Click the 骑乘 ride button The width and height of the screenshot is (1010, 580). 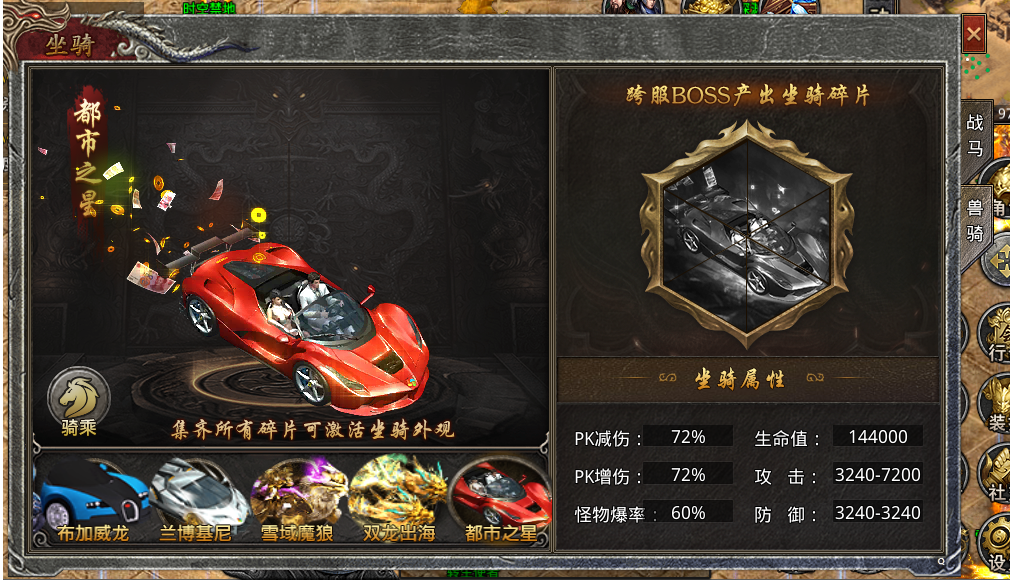(79, 404)
